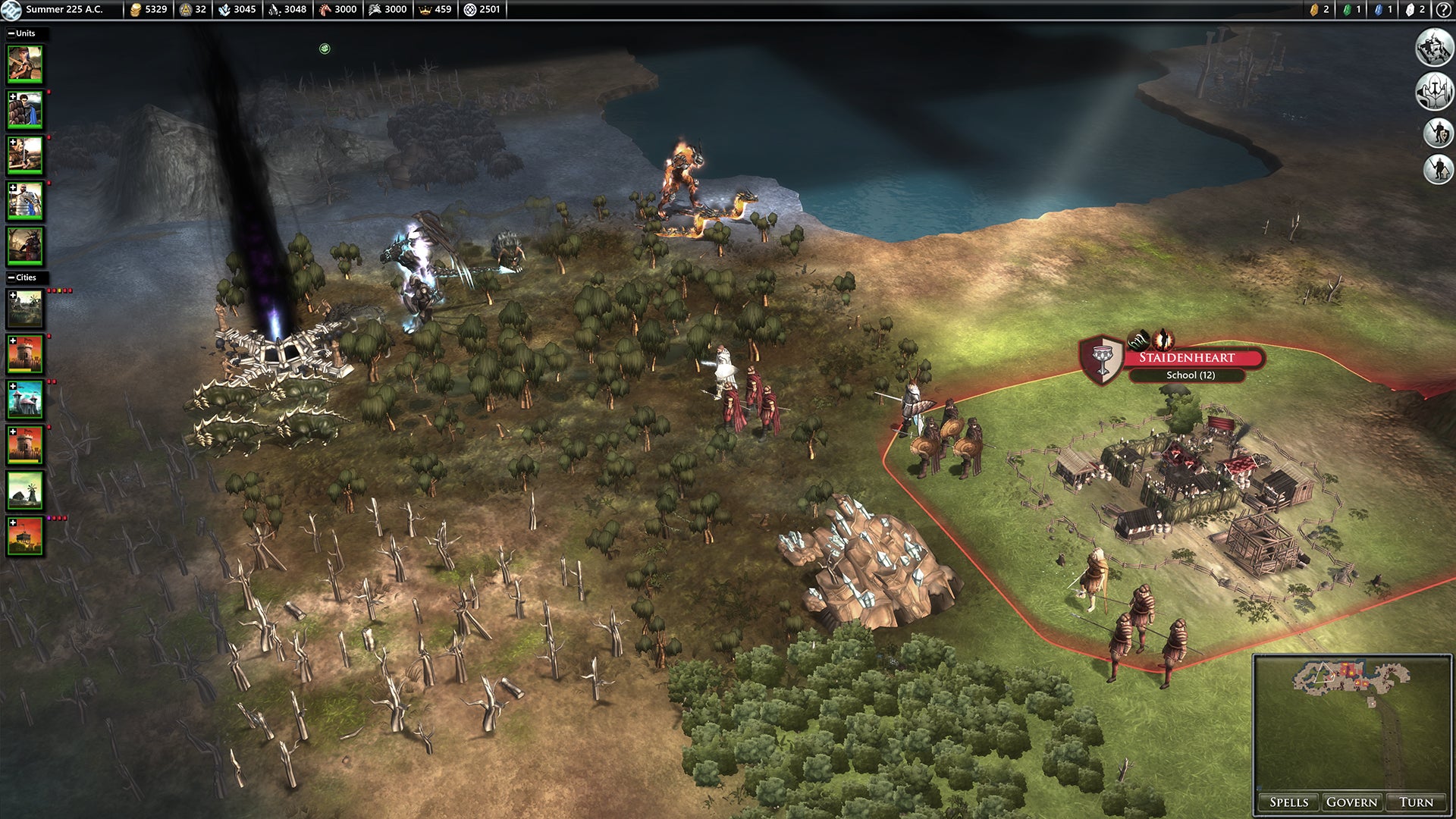Collapse the Cities list
The width and height of the screenshot is (1456, 819).
(x=11, y=278)
